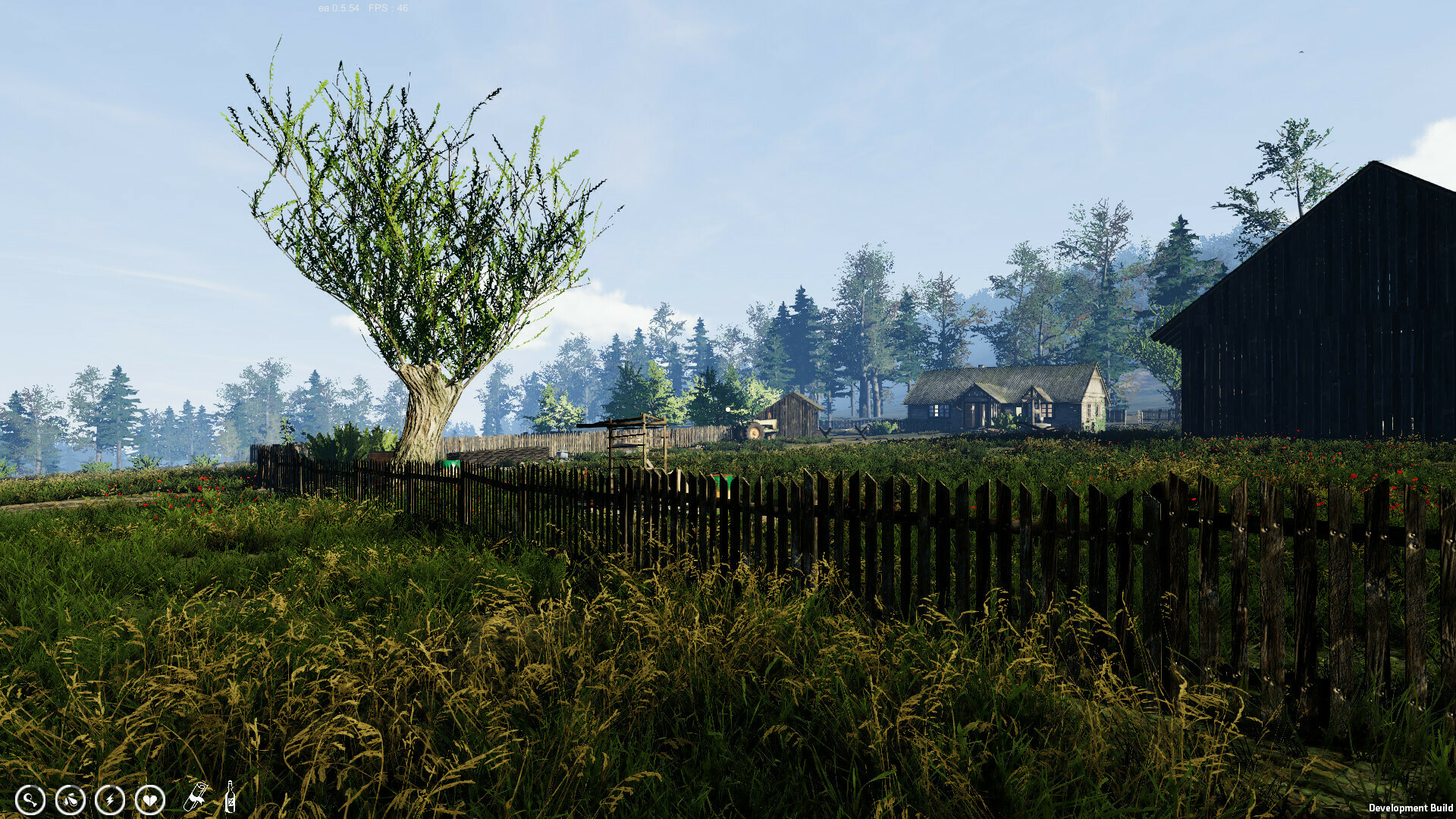Viewport: 1456px width, 819px height.
Task: Select the hunger bone status icon
Action: 30,800
